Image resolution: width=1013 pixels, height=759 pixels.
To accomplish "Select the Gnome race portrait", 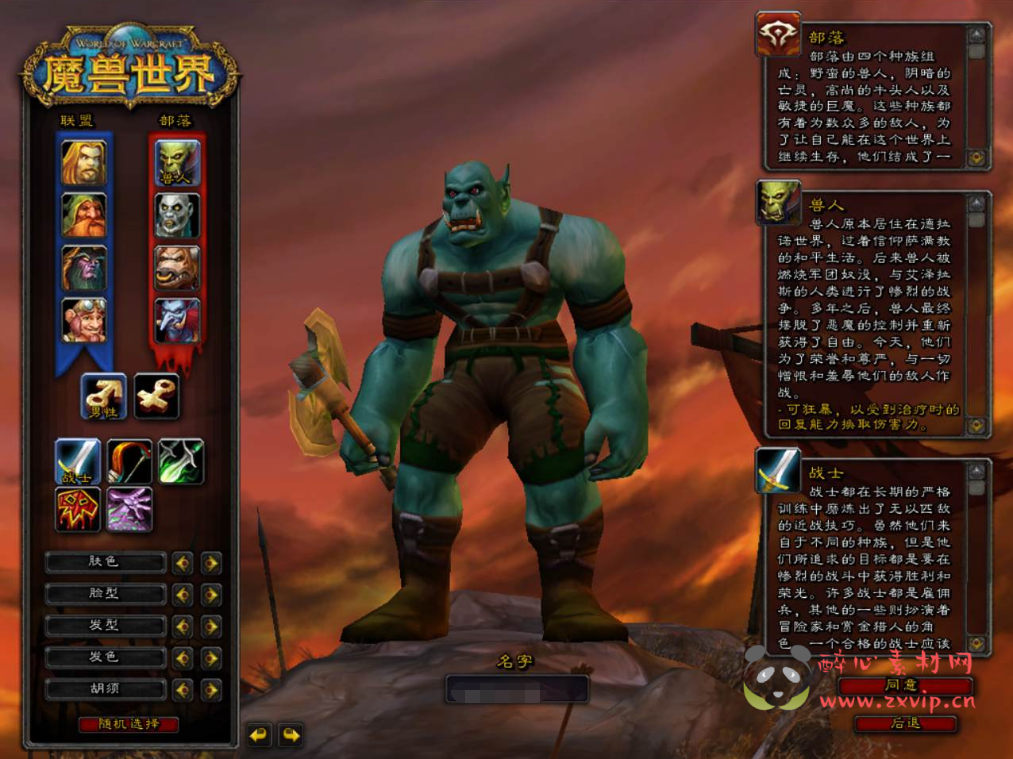I will (x=84, y=320).
